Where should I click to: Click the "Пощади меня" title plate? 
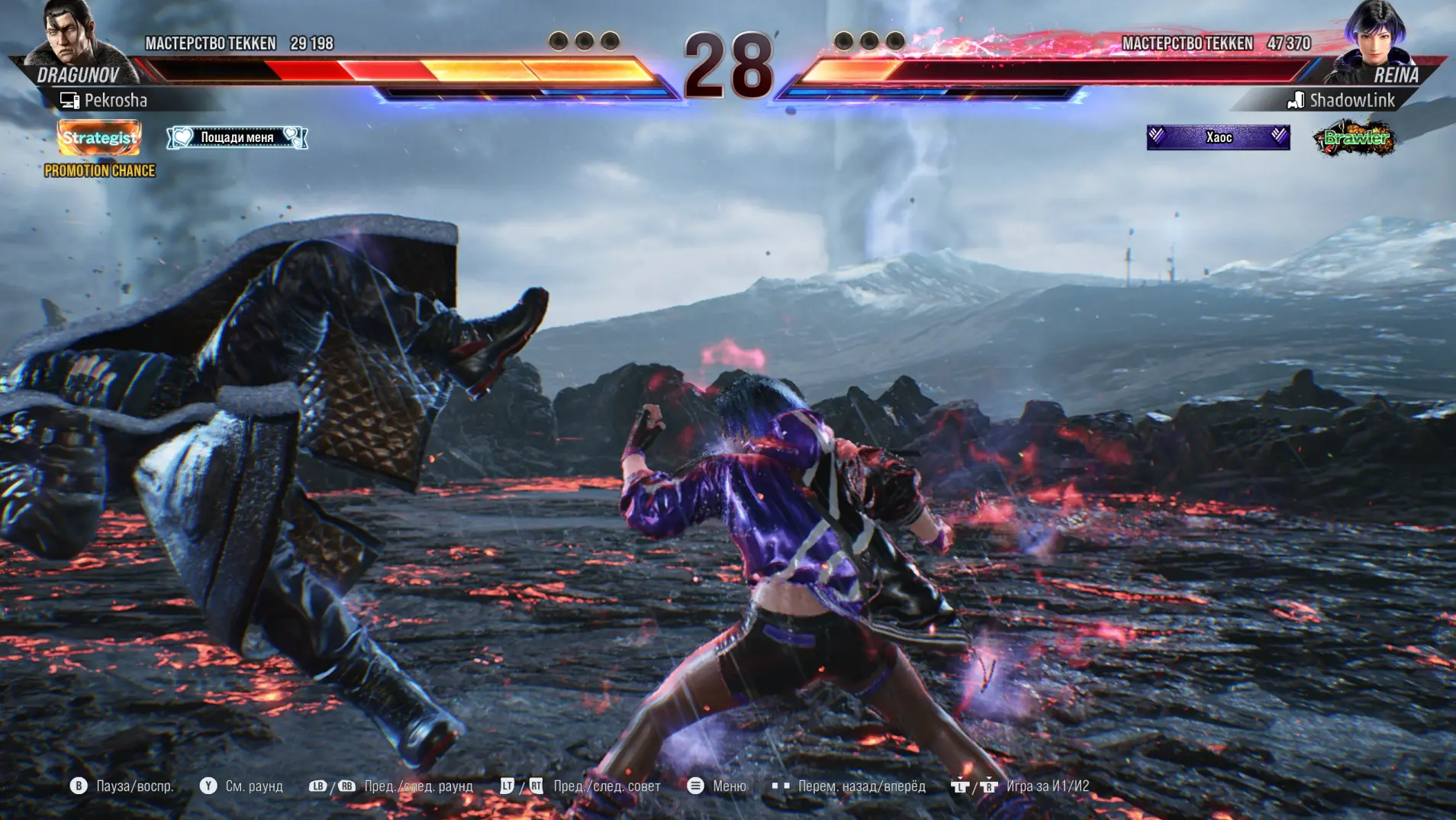(237, 137)
